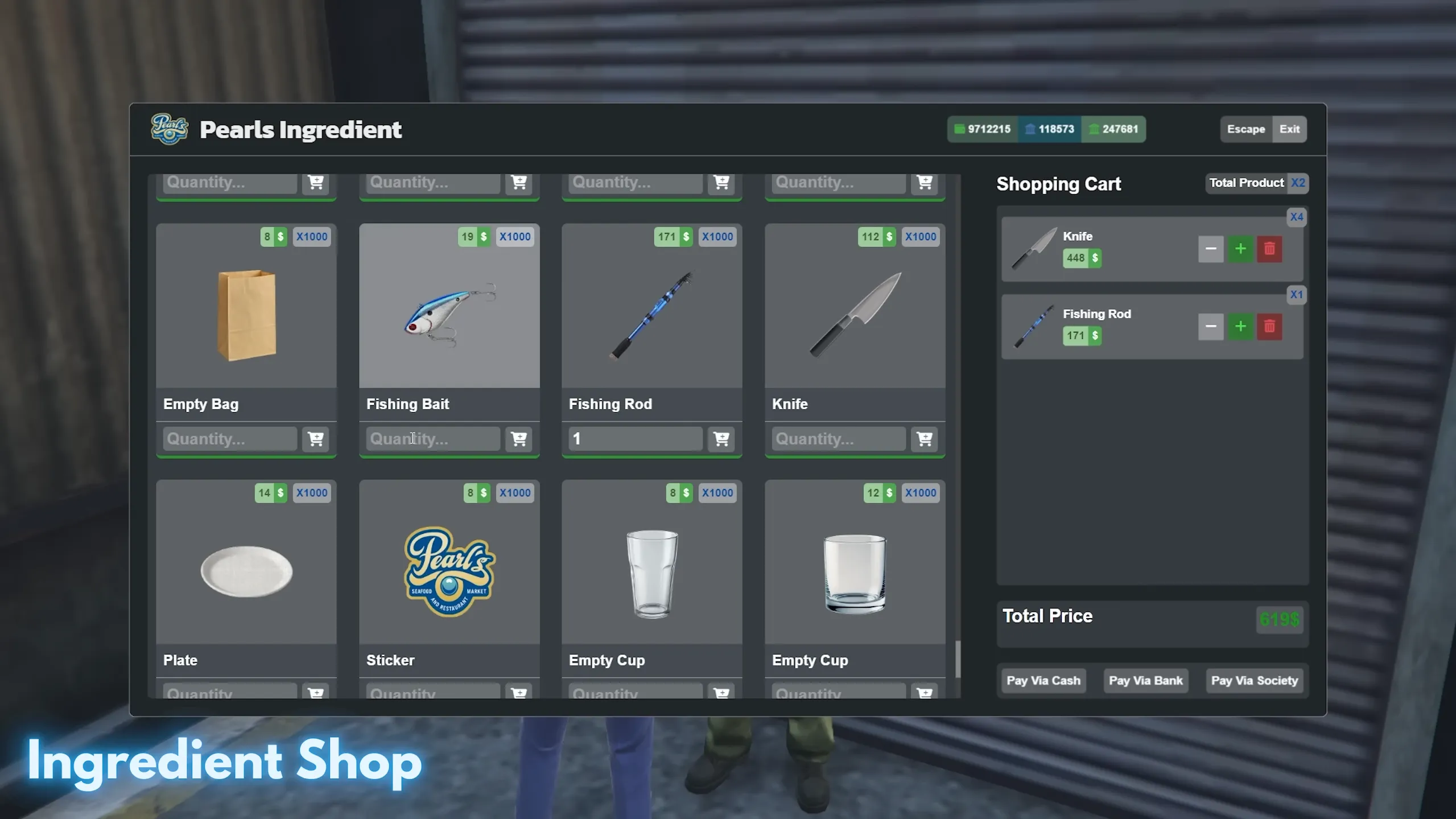The width and height of the screenshot is (1456, 819).
Task: Select Pay Via Society
Action: click(1255, 680)
